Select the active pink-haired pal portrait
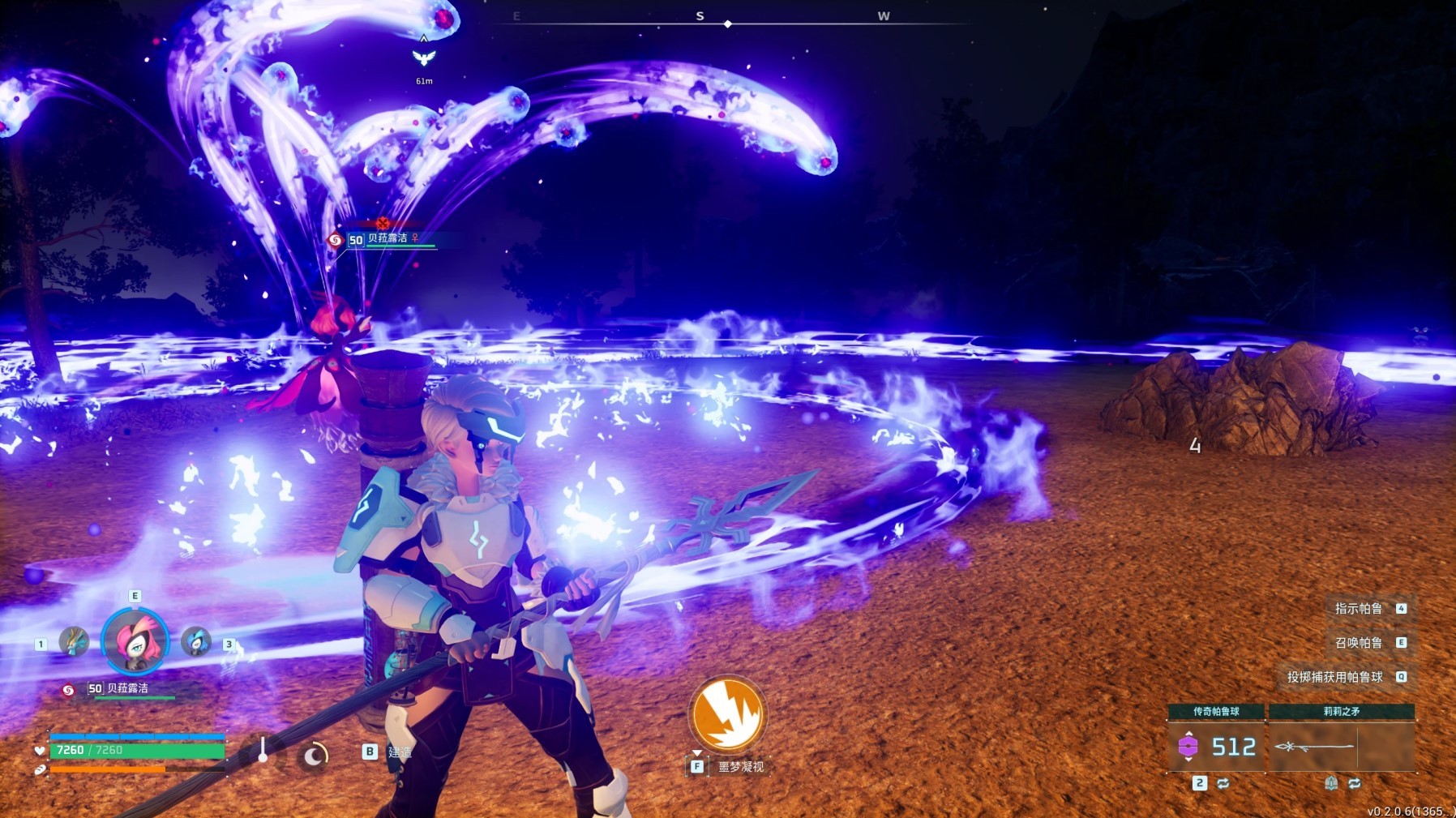This screenshot has width=1456, height=818. [135, 641]
